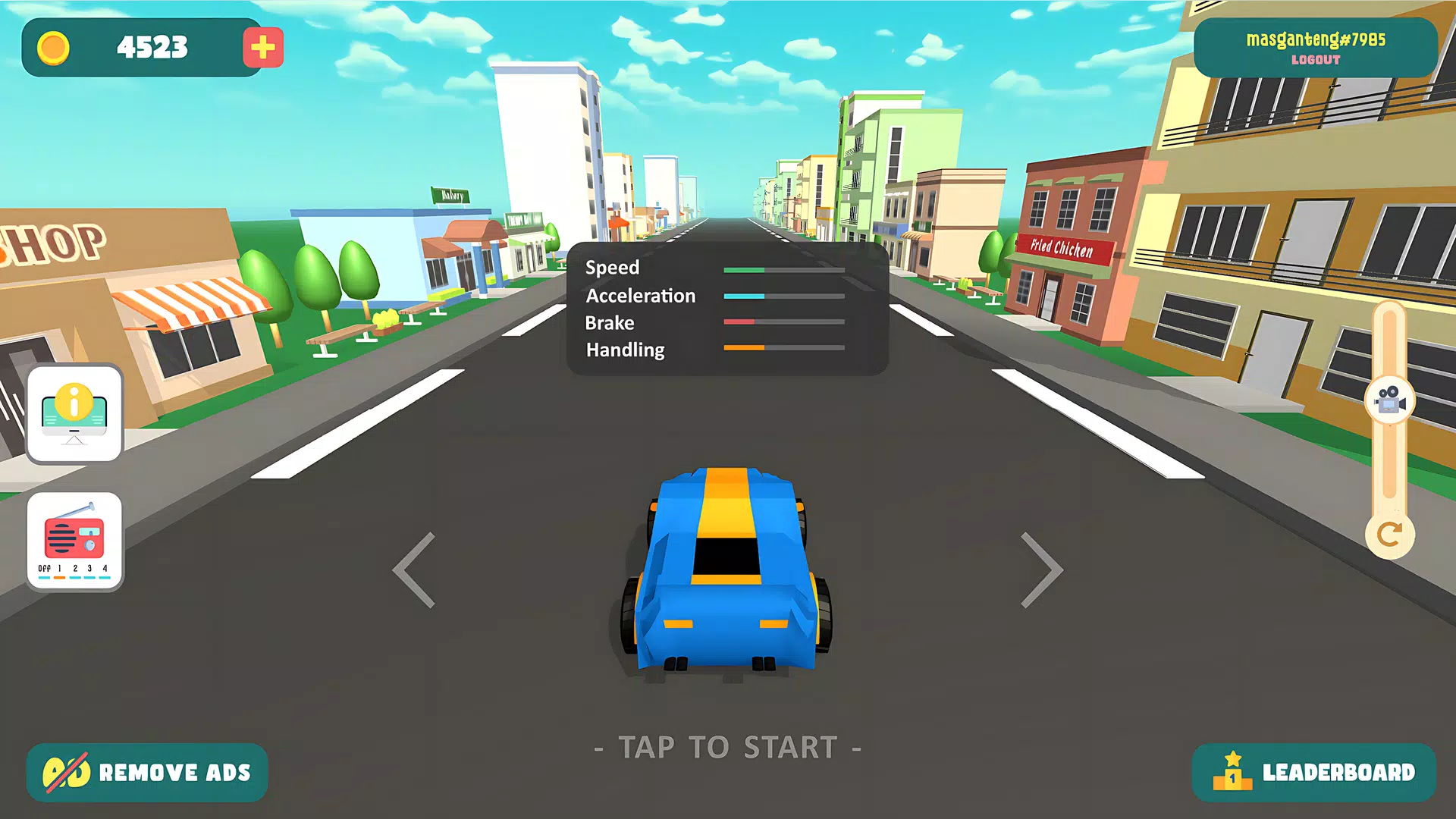Tap to Start the race
Image resolution: width=1456 pixels, height=819 pixels.
pyautogui.click(x=728, y=748)
